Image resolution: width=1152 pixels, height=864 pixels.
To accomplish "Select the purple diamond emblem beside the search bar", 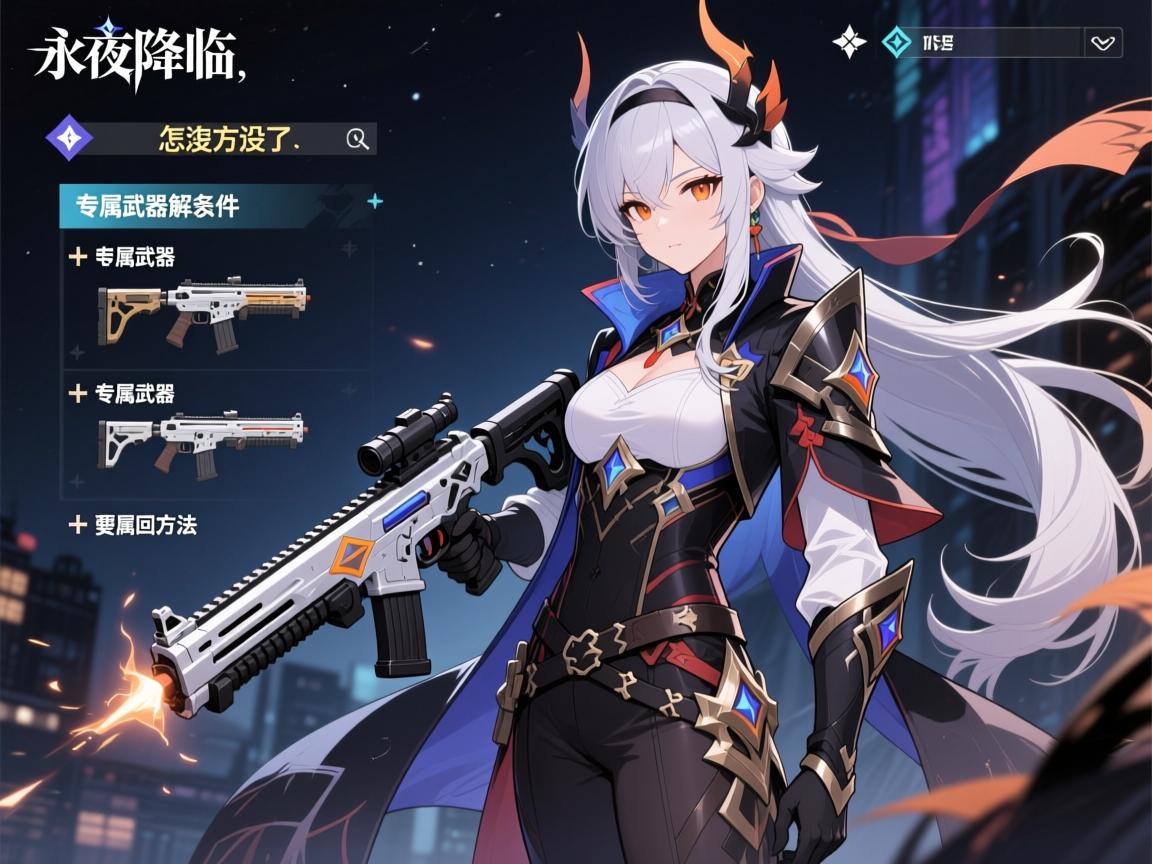I will [x=70, y=139].
